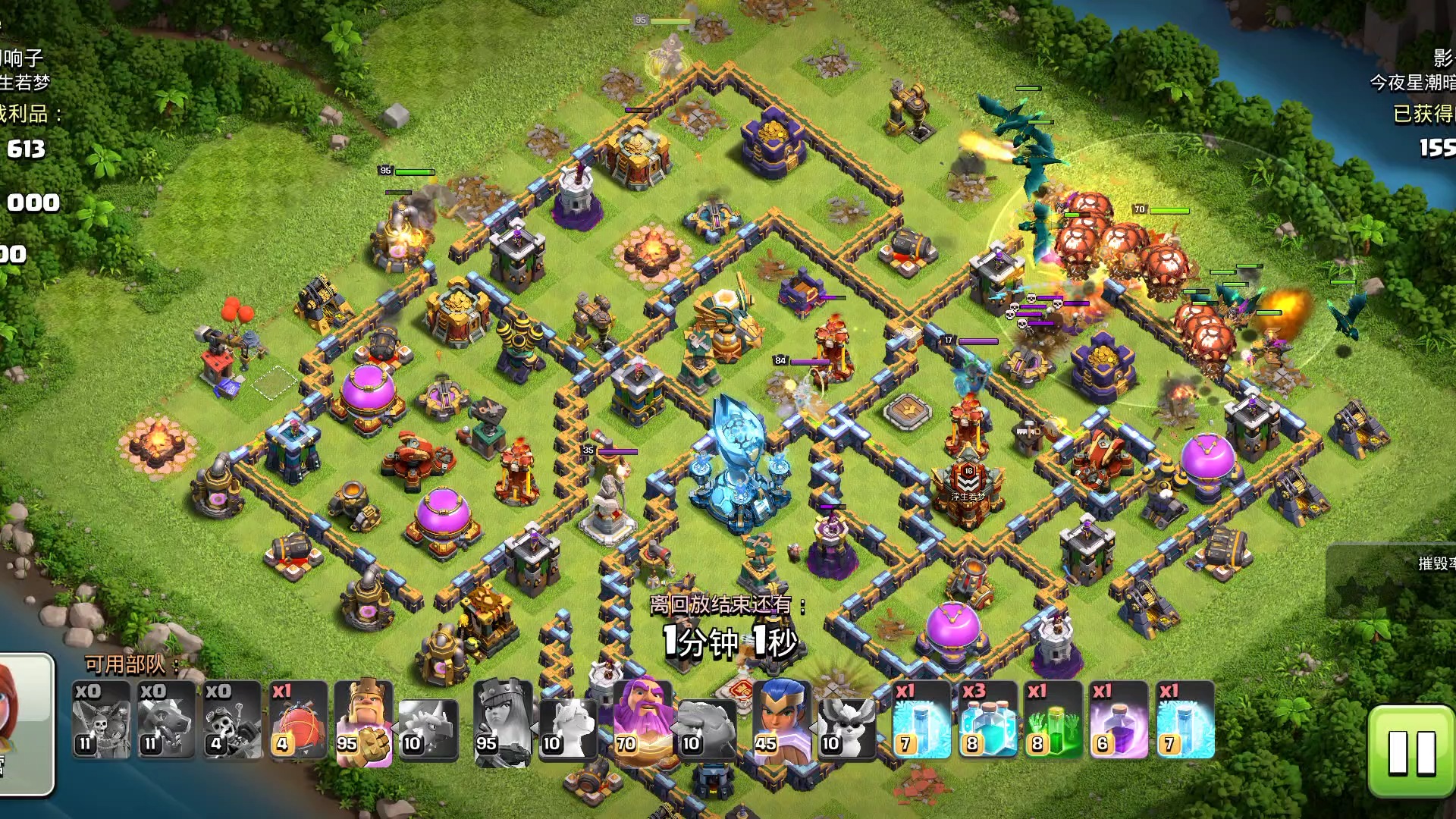
Task: Select the white fox pet slot
Action: pyautogui.click(x=846, y=728)
